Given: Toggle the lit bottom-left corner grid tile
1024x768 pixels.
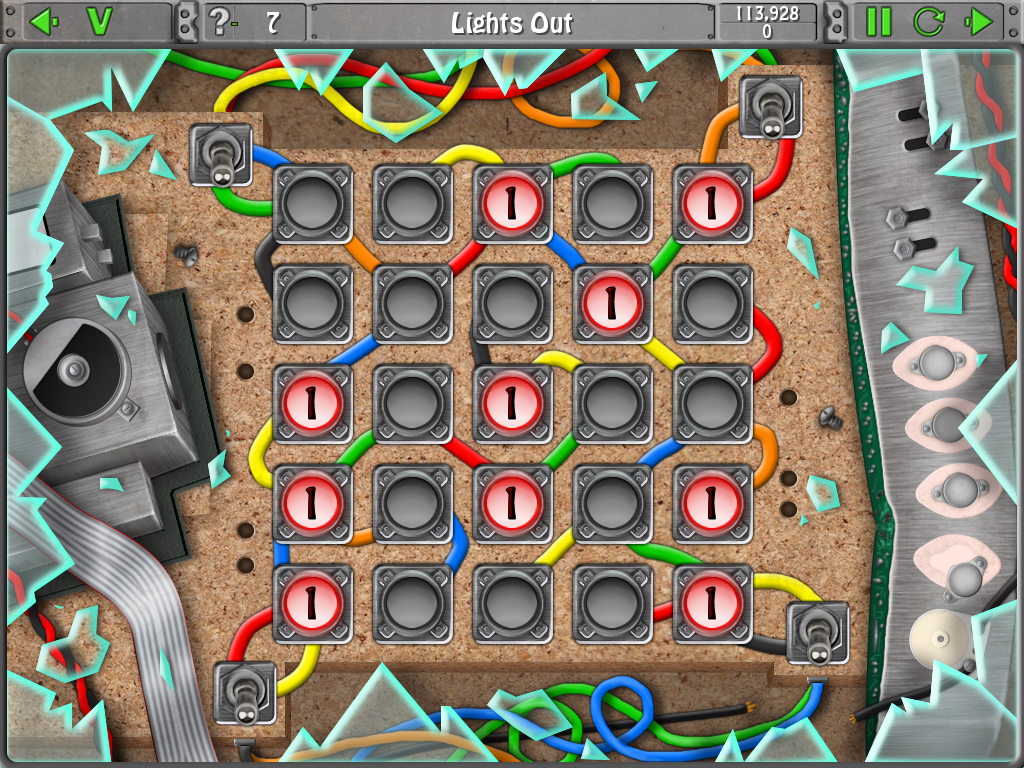Looking at the screenshot, I should (x=312, y=604).
